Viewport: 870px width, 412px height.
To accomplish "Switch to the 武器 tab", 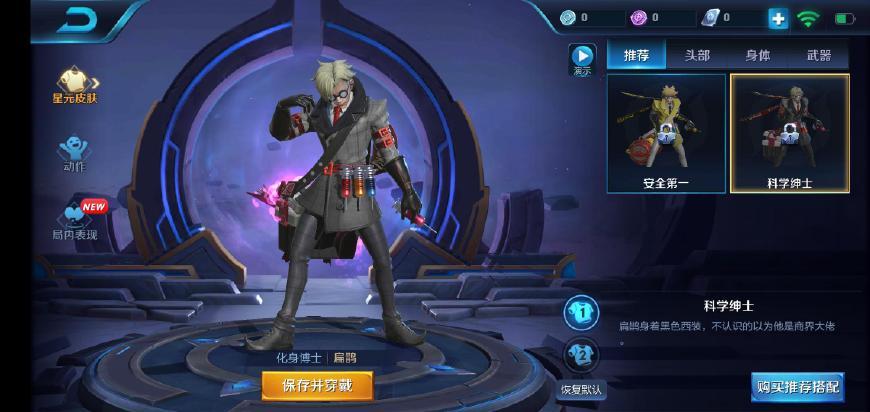I will click(818, 55).
